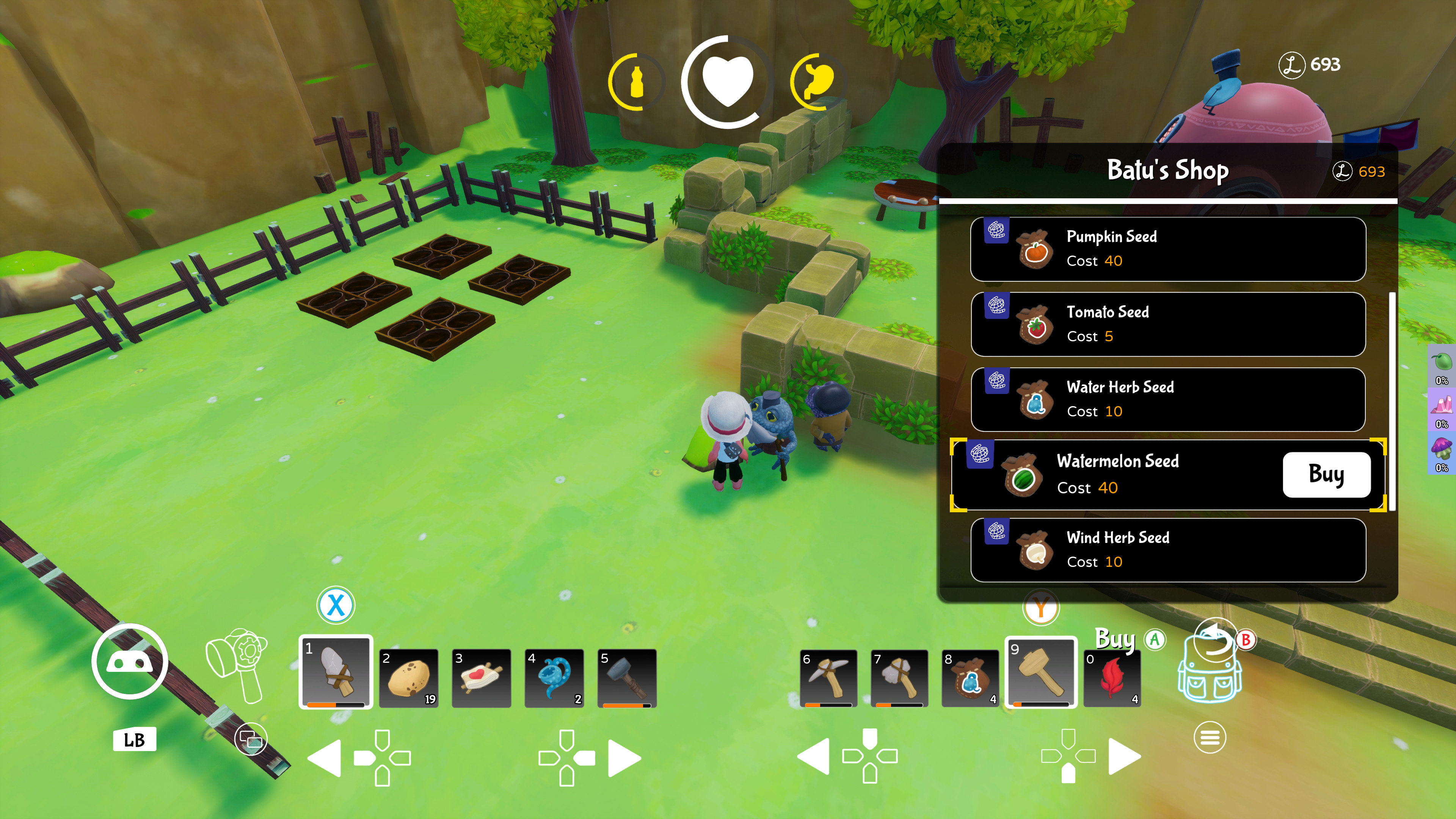Select the wooden mallet in slot 9

coord(1040,676)
